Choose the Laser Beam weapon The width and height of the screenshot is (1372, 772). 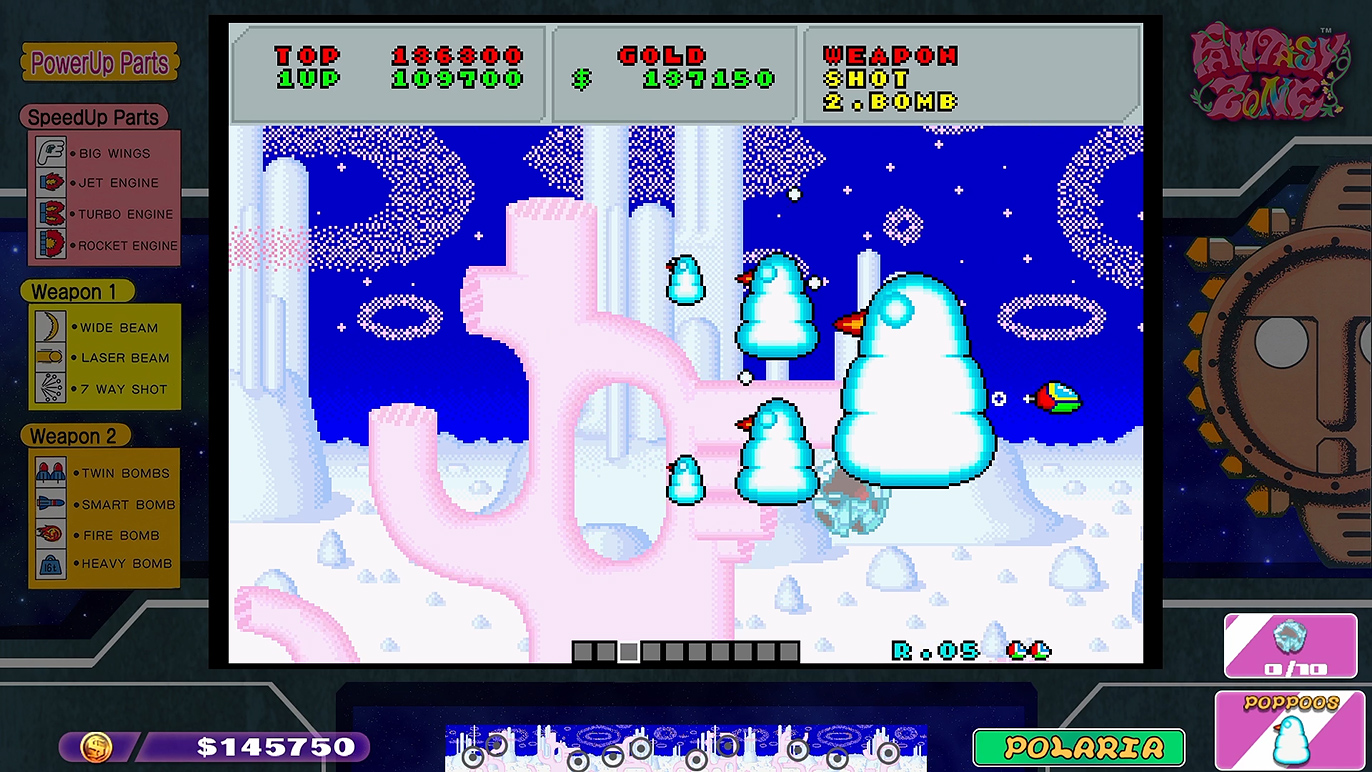coord(105,358)
